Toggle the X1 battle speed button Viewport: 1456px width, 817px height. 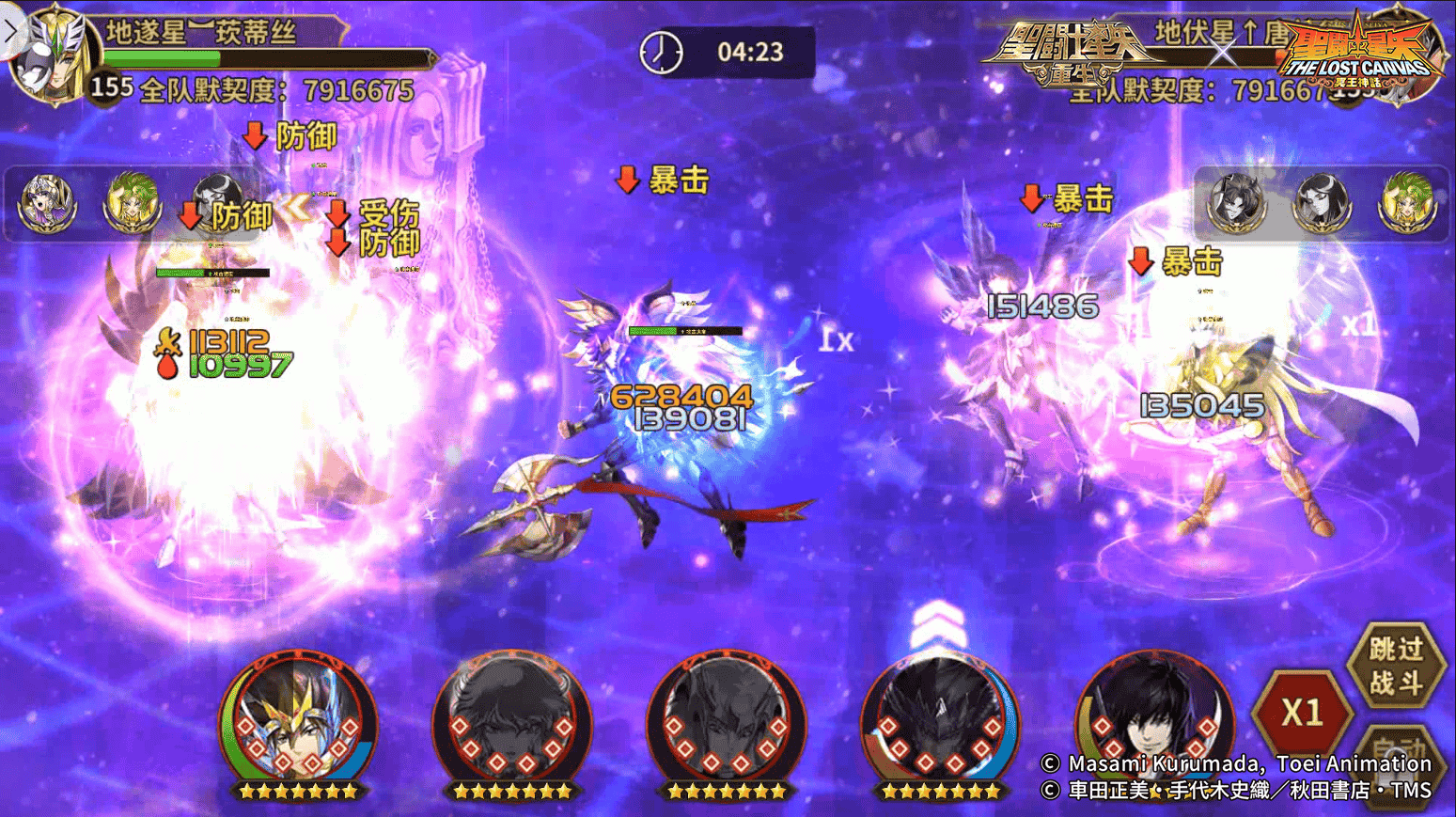(x=1302, y=713)
